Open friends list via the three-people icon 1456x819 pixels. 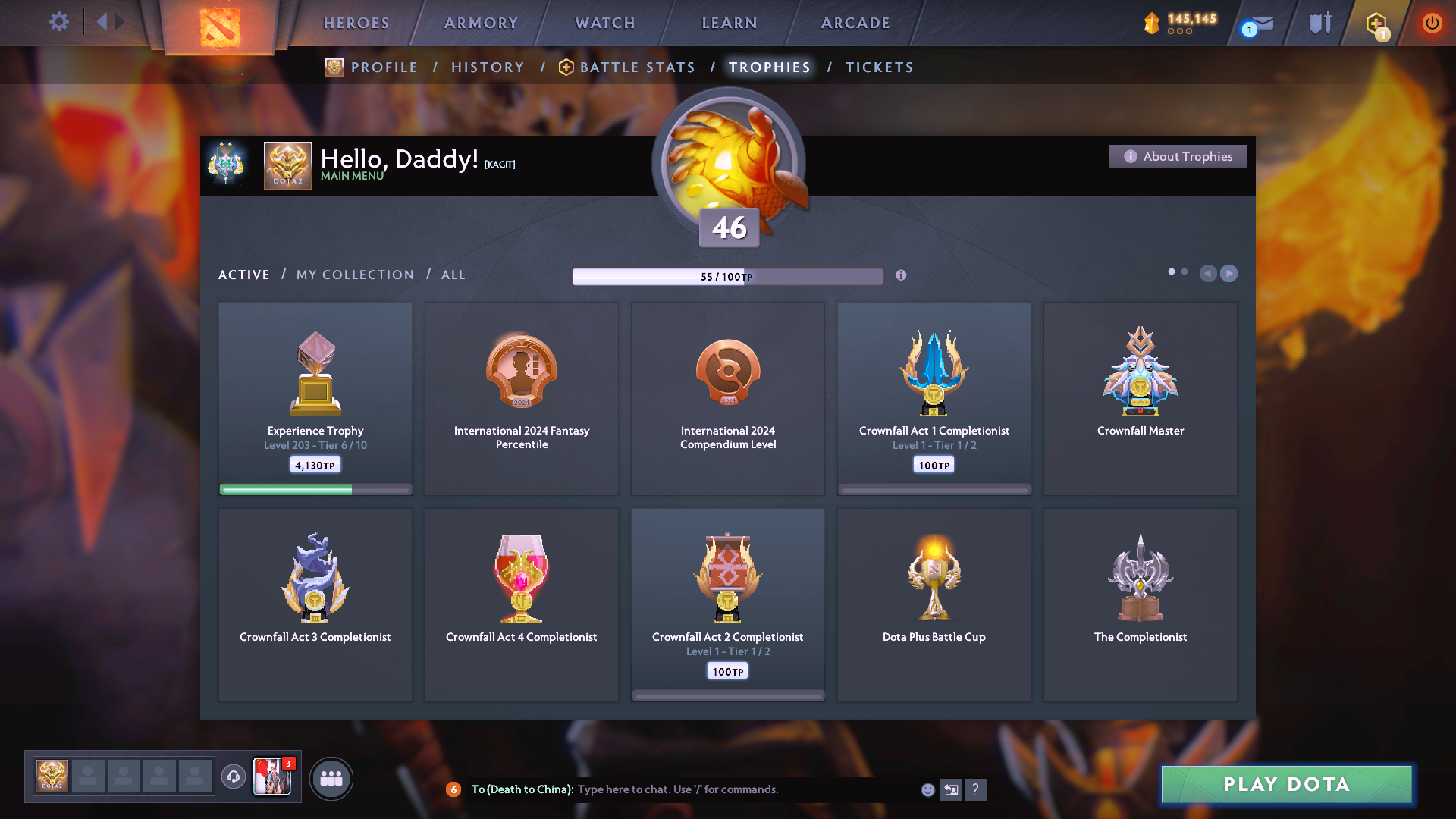click(331, 777)
